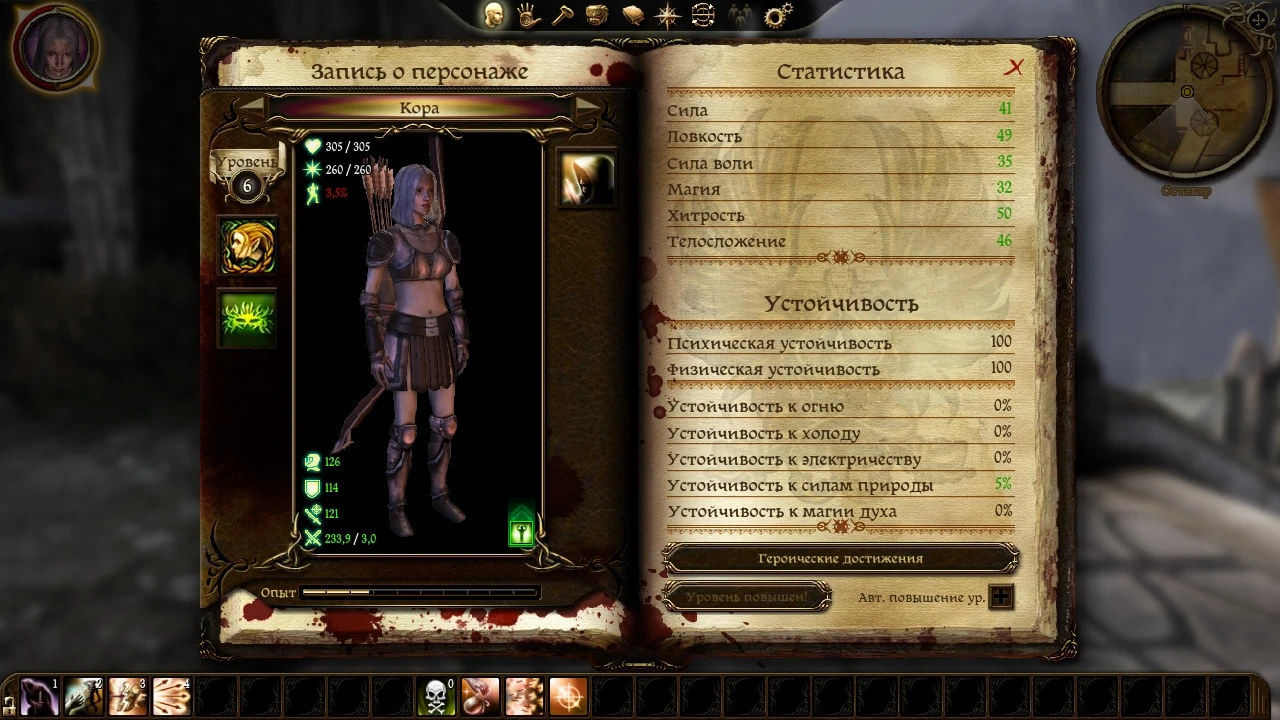Open the game options gear icon

point(778,14)
